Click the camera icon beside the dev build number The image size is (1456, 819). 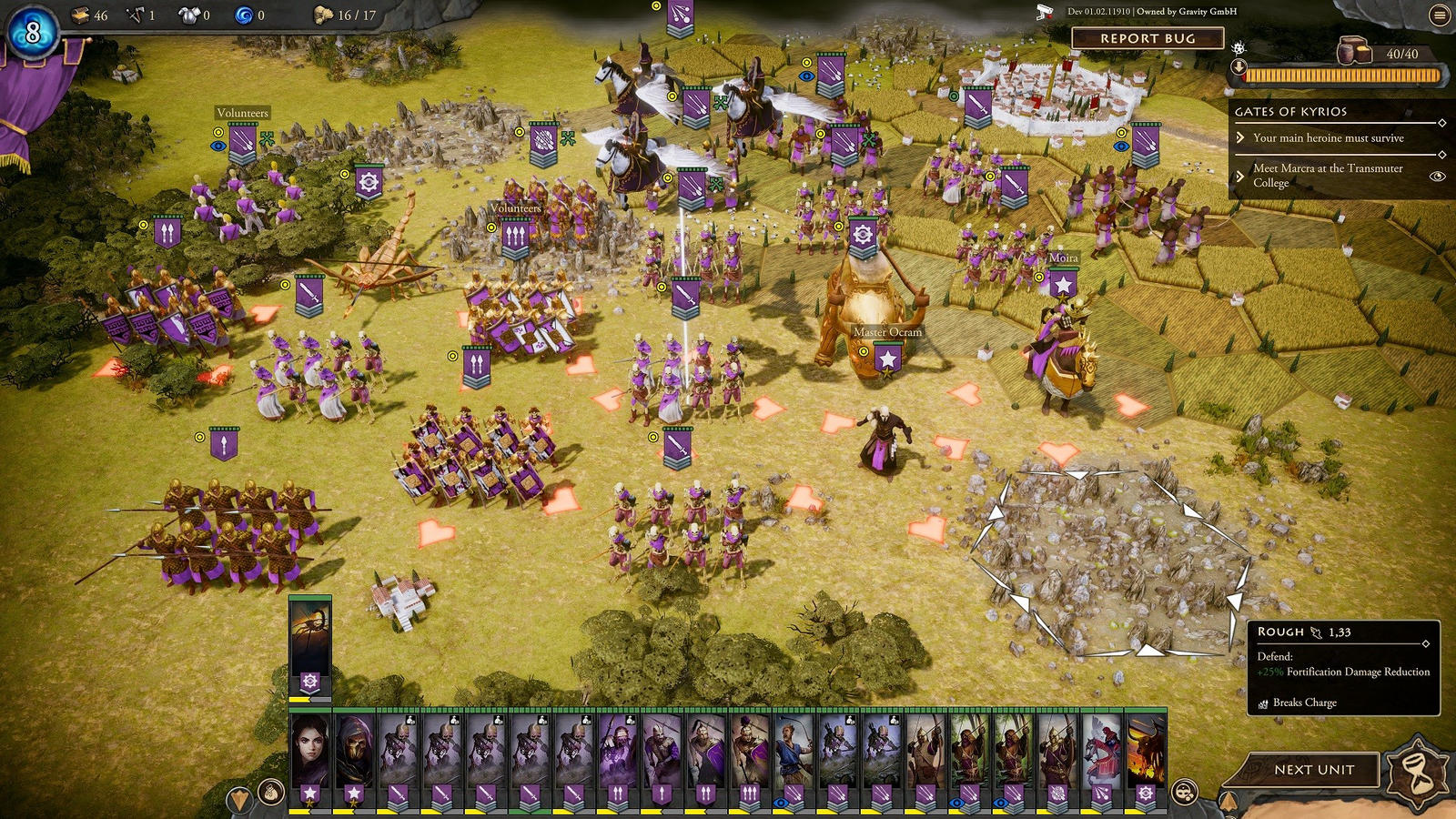[1042, 13]
